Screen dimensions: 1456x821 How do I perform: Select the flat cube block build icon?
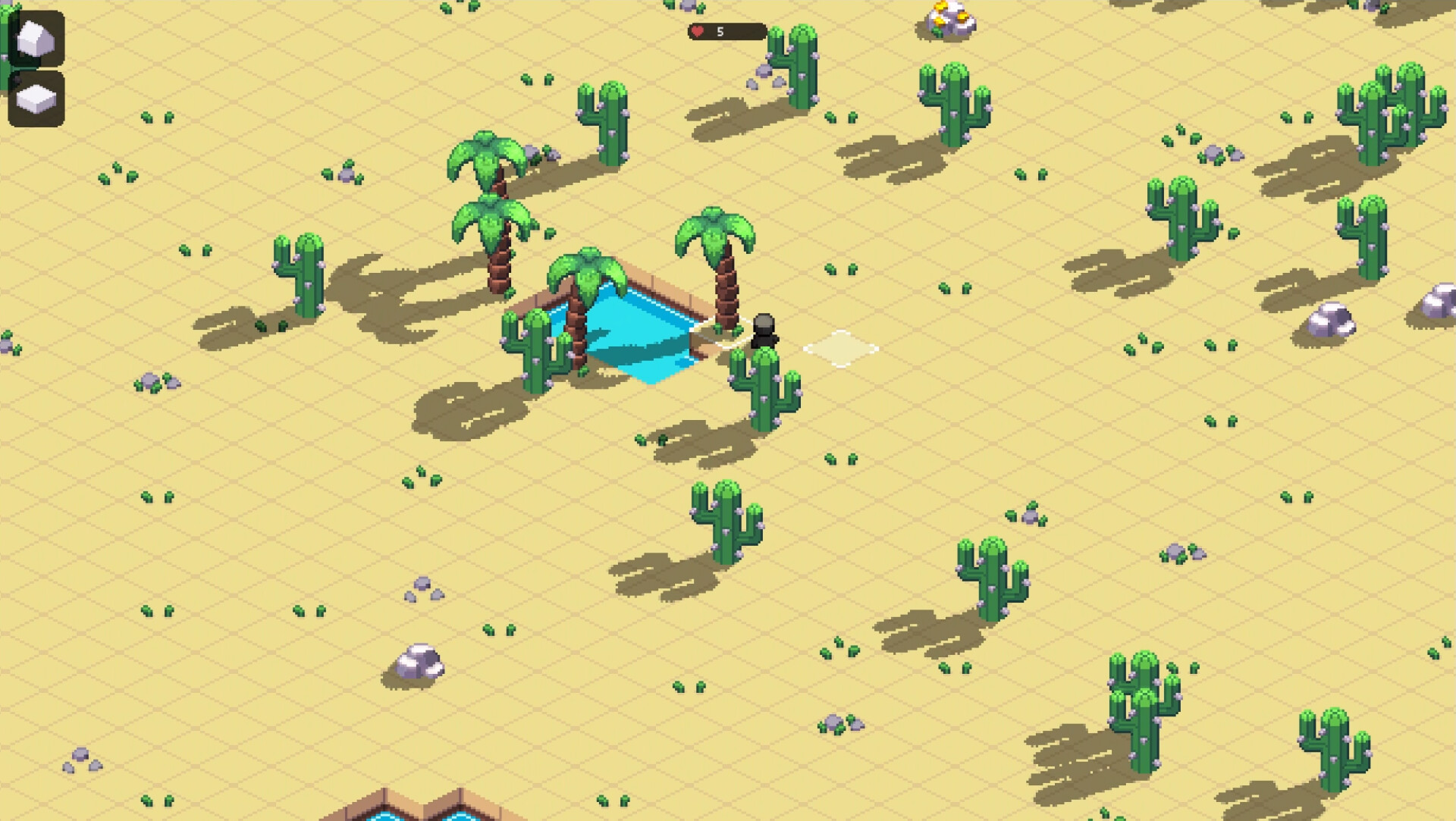point(35,97)
